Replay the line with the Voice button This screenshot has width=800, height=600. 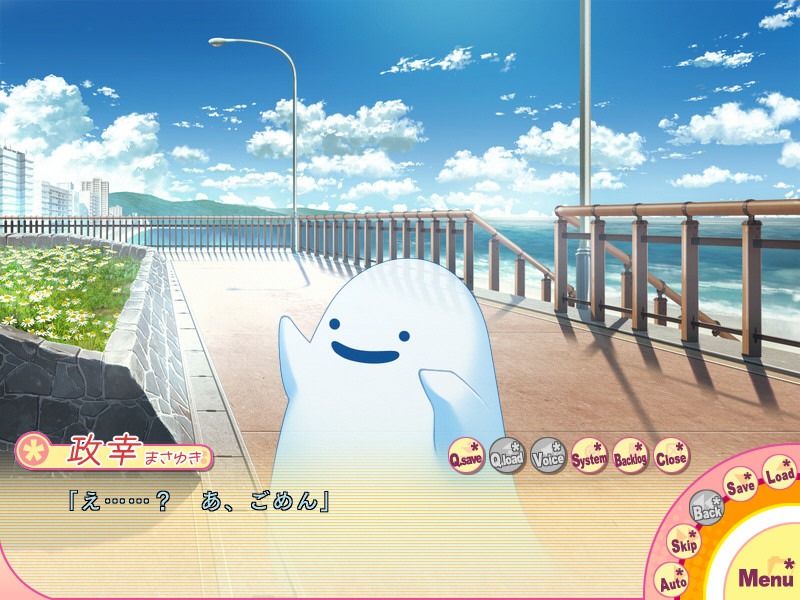(548, 456)
